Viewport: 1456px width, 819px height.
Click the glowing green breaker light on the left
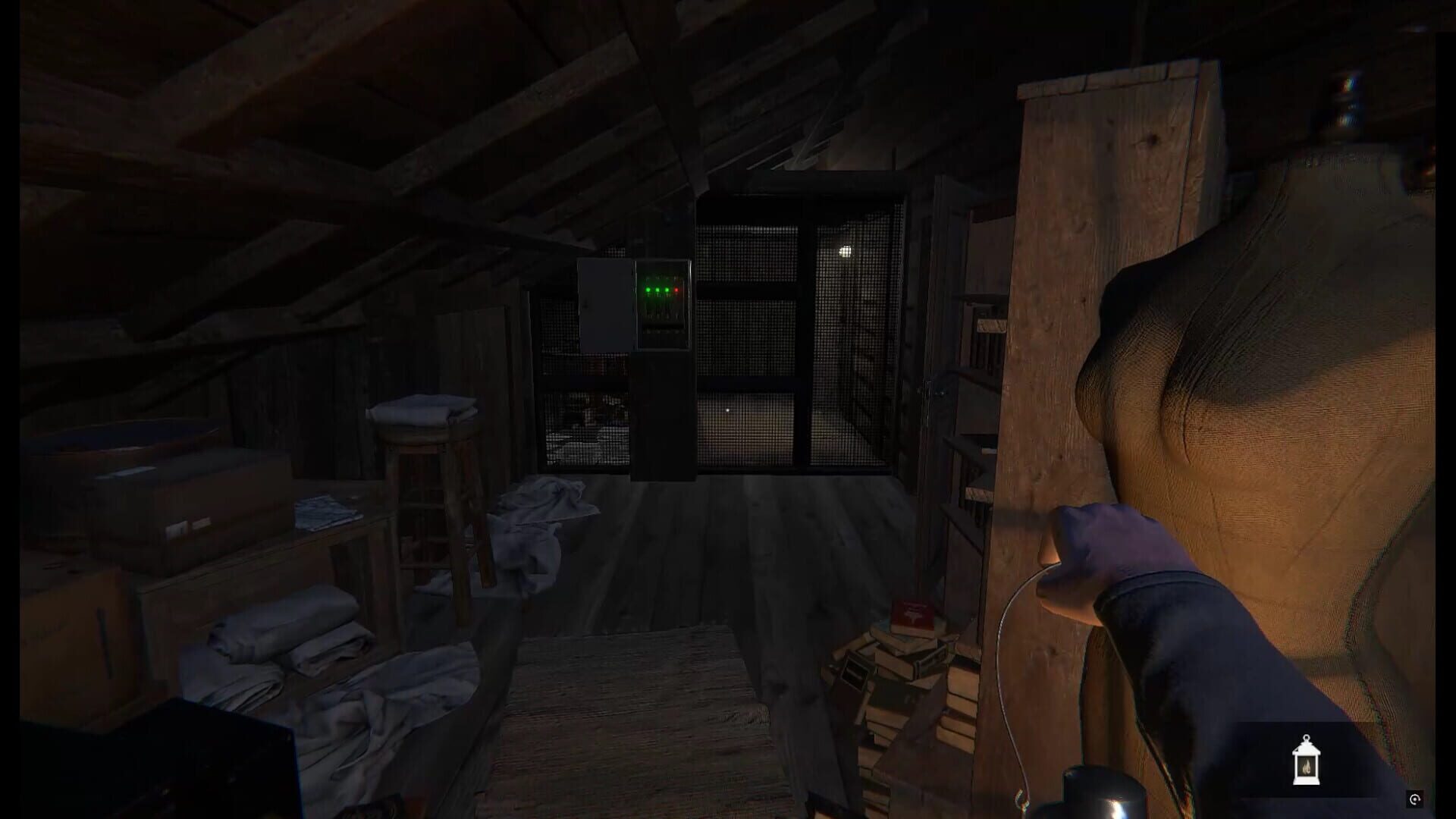pyautogui.click(x=648, y=290)
